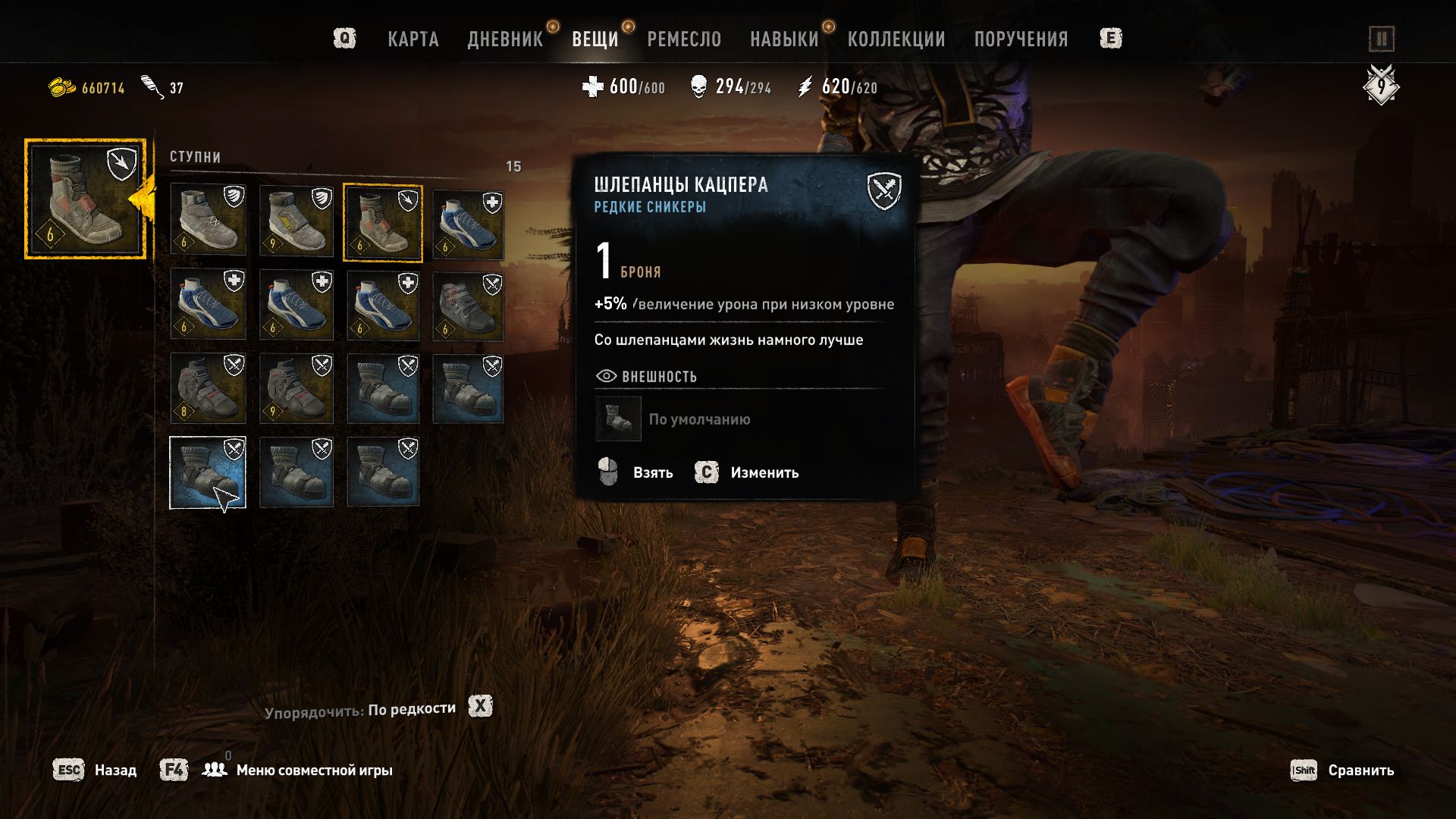
Task: Select the По умолчанию appearance thumbnail
Action: pyautogui.click(x=618, y=419)
